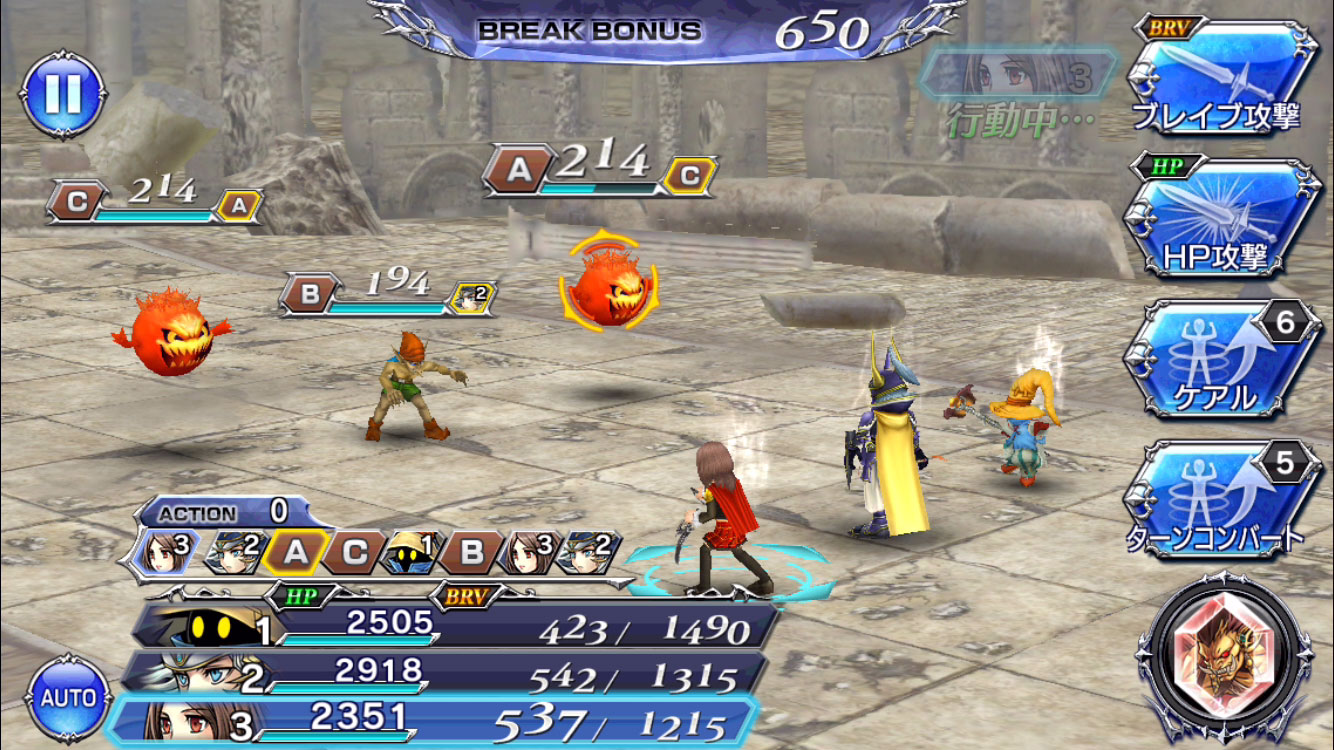This screenshot has width=1334, height=750.
Task: Select party member 2 status row
Action: coord(445,674)
